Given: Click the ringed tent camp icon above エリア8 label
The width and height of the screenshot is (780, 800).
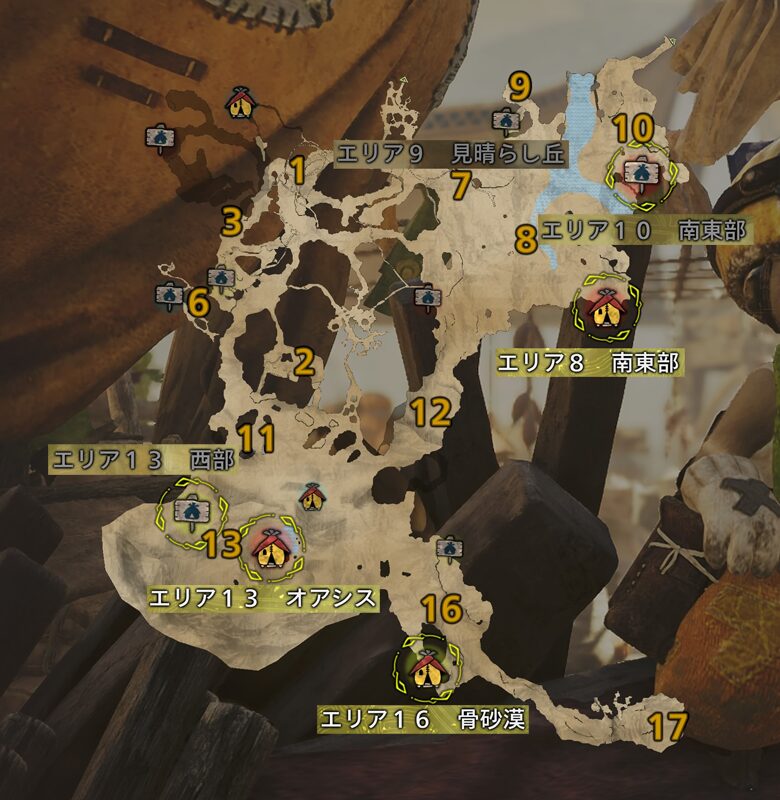Looking at the screenshot, I should pyautogui.click(x=605, y=310).
